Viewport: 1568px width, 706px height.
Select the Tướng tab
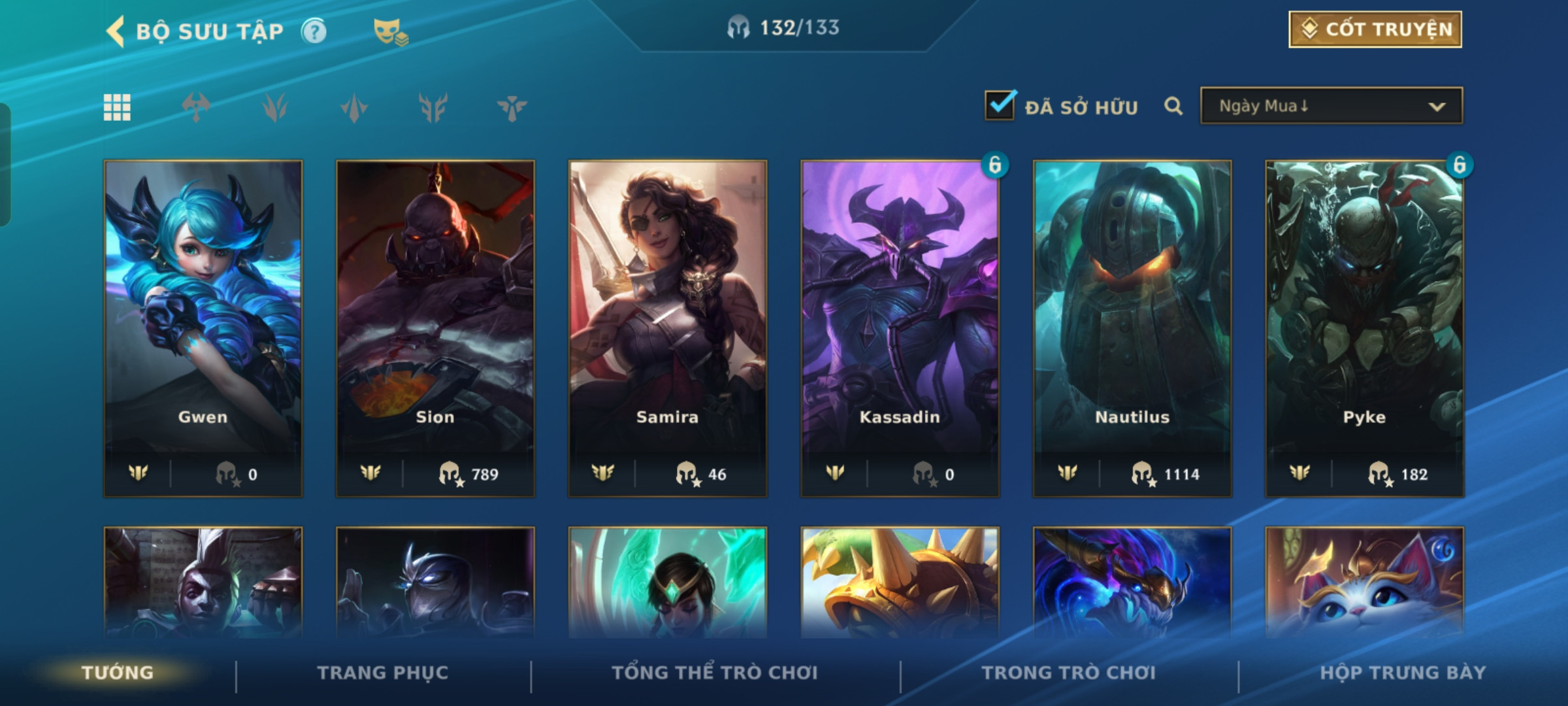118,673
